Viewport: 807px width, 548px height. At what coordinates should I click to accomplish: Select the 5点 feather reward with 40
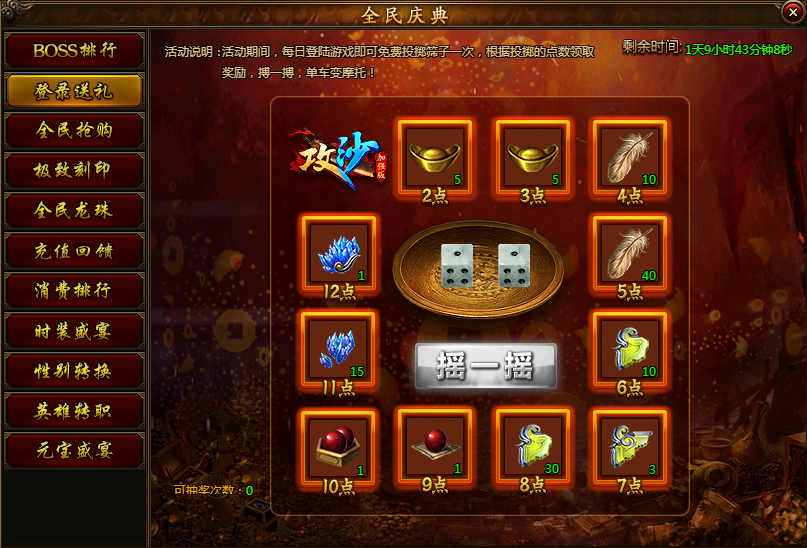630,252
